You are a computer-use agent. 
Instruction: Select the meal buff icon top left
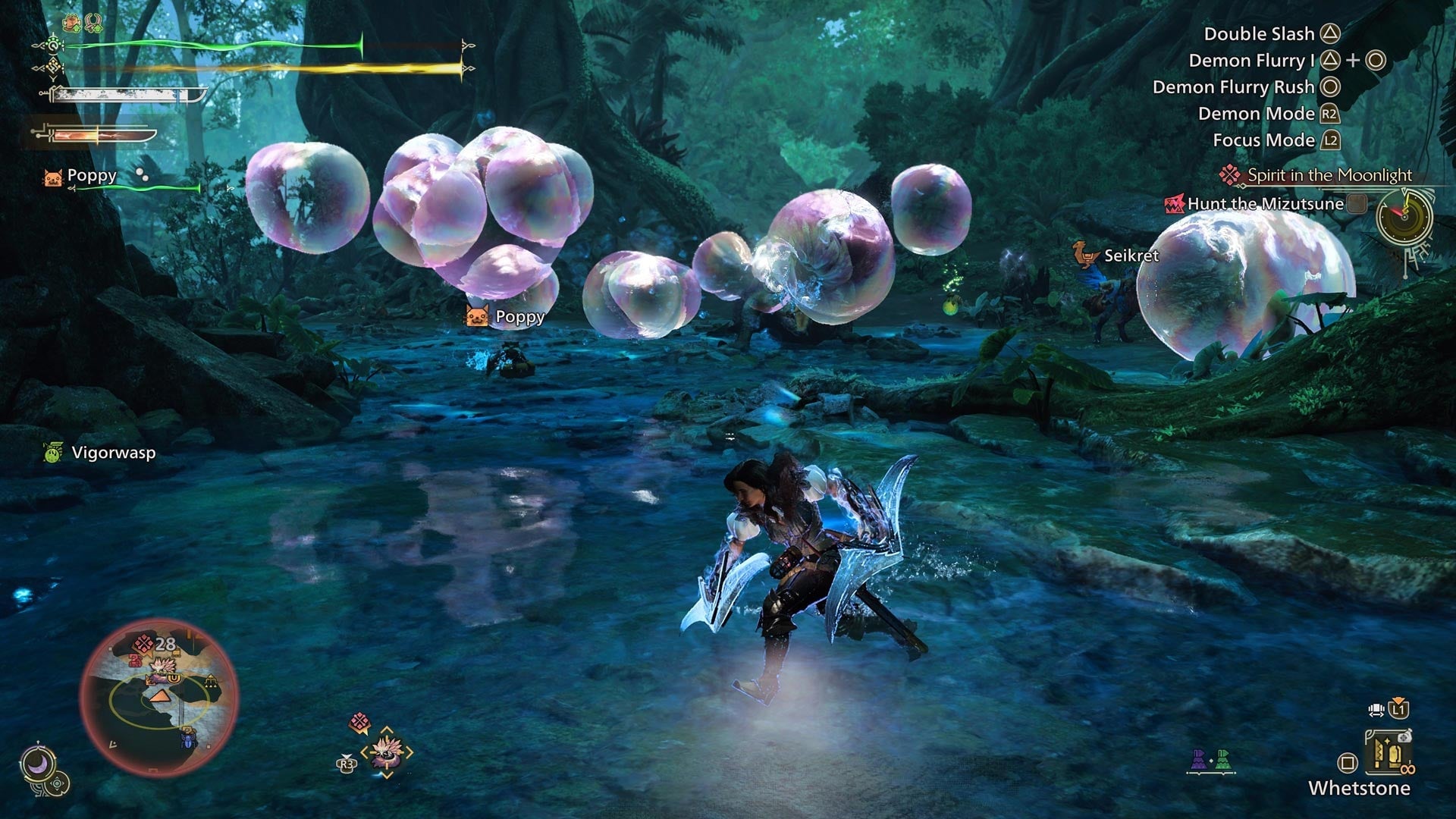(72, 24)
